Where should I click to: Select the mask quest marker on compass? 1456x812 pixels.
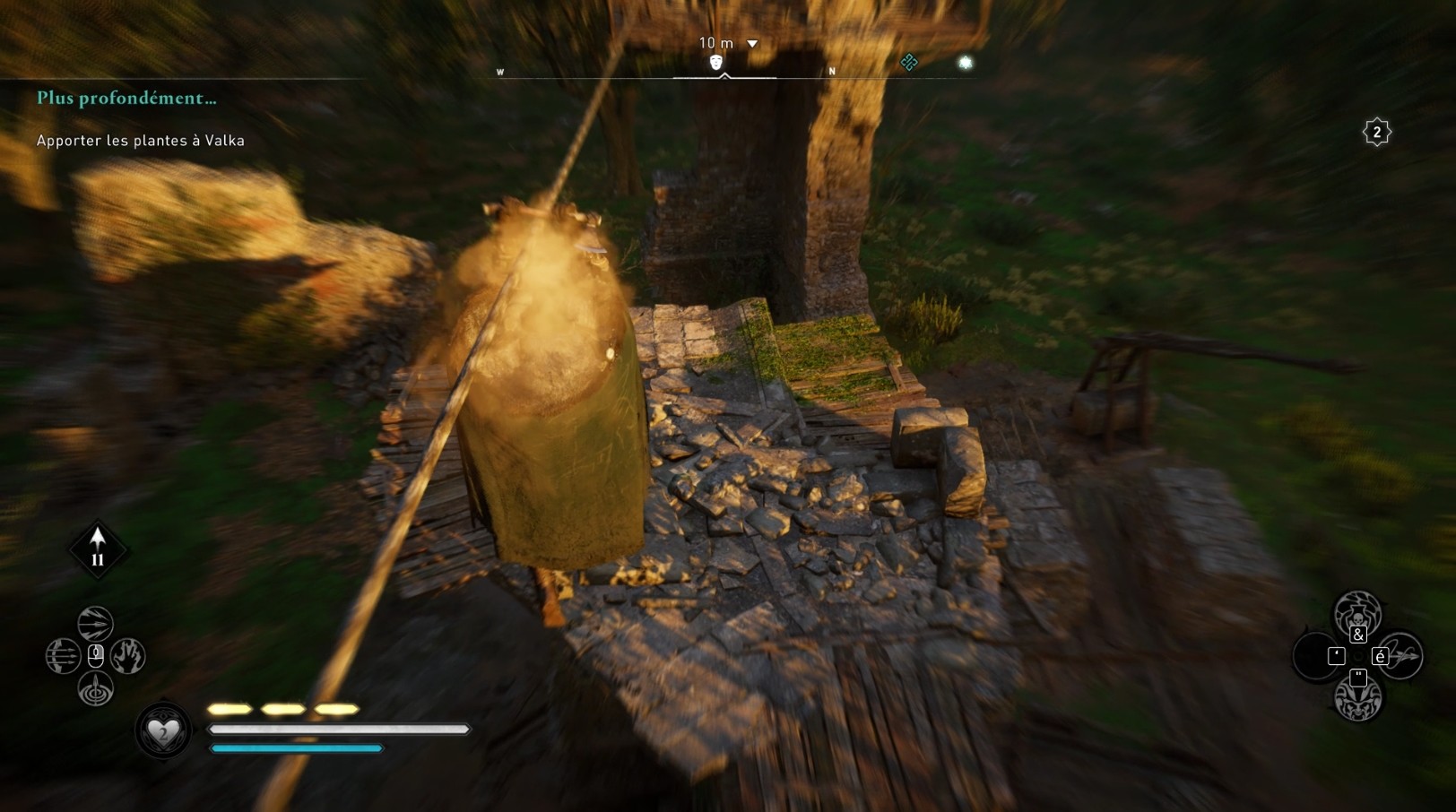[x=715, y=62]
